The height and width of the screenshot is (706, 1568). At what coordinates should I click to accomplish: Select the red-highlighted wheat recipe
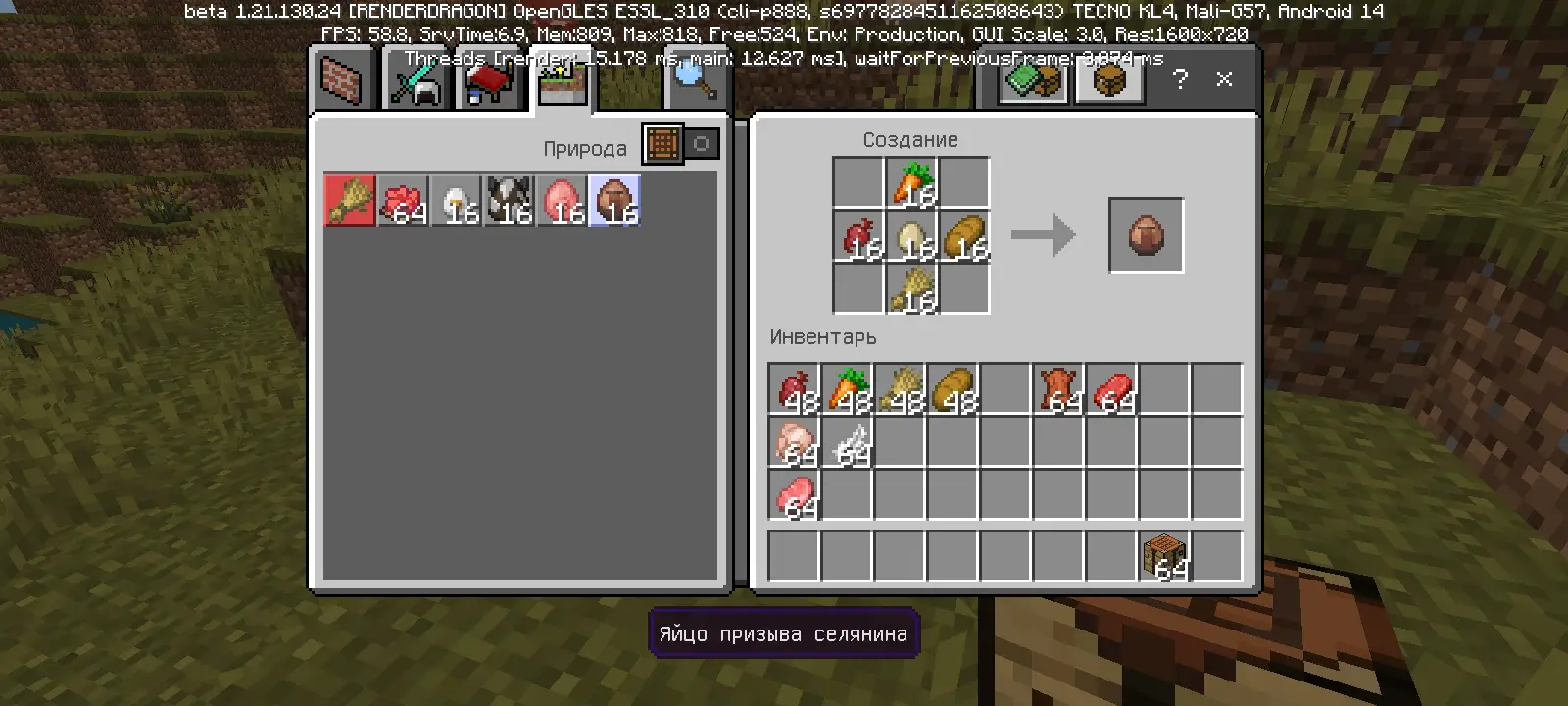tap(350, 201)
